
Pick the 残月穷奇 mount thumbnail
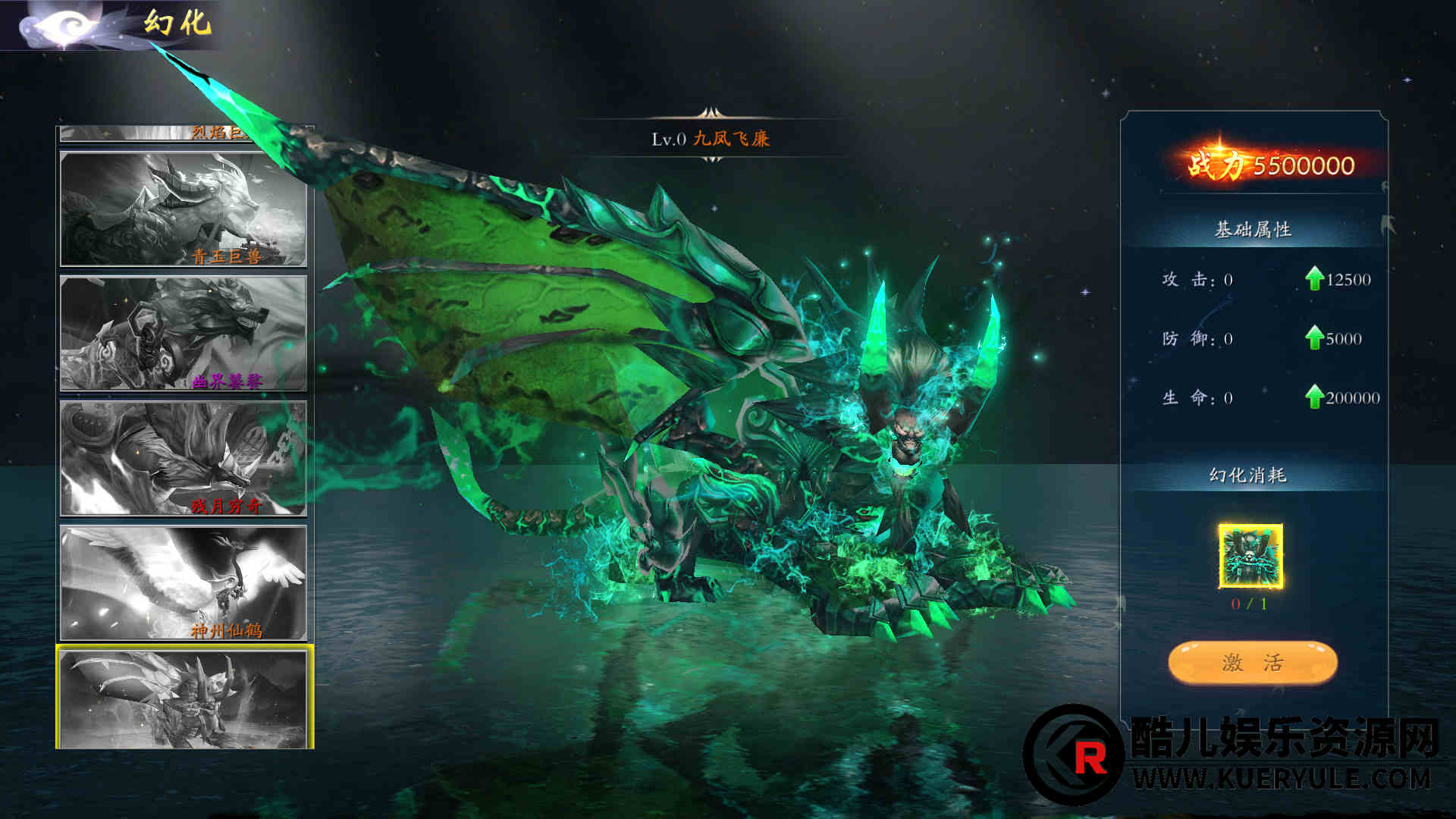(x=184, y=458)
